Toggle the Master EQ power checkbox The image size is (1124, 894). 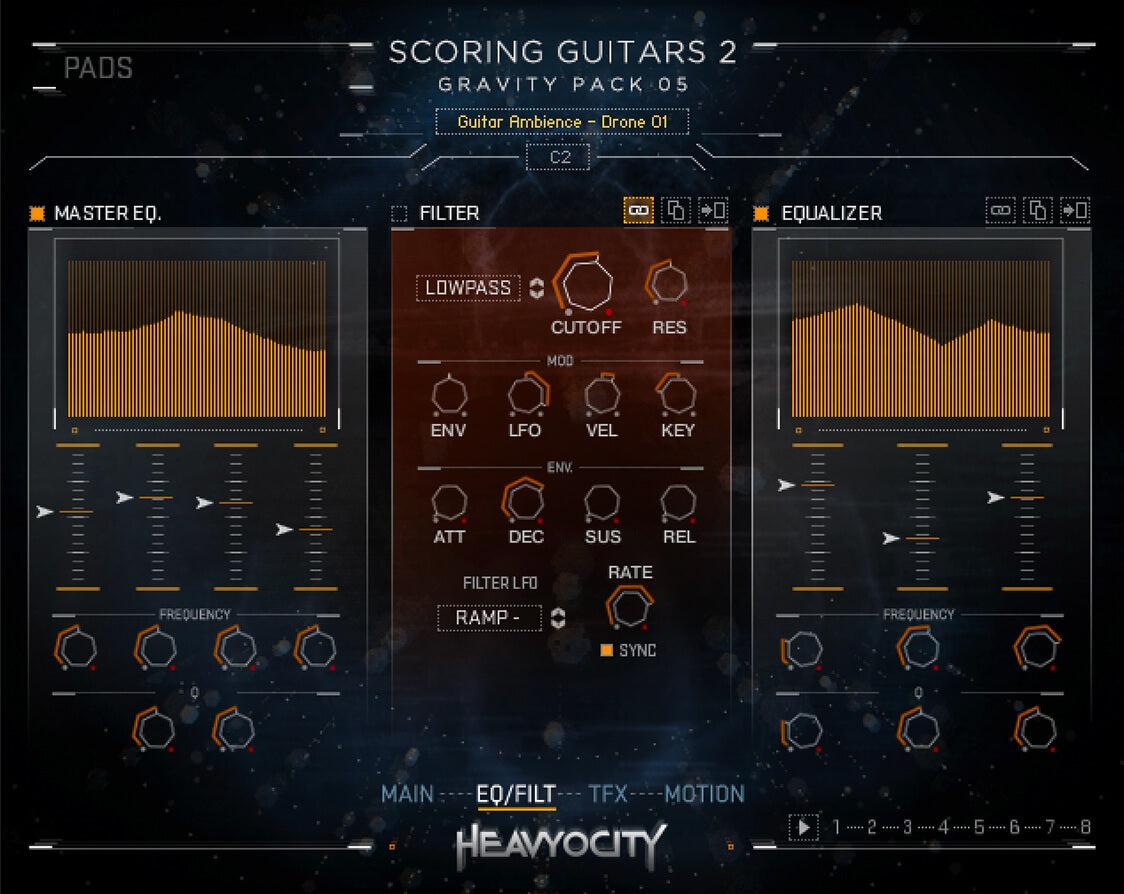(37, 213)
